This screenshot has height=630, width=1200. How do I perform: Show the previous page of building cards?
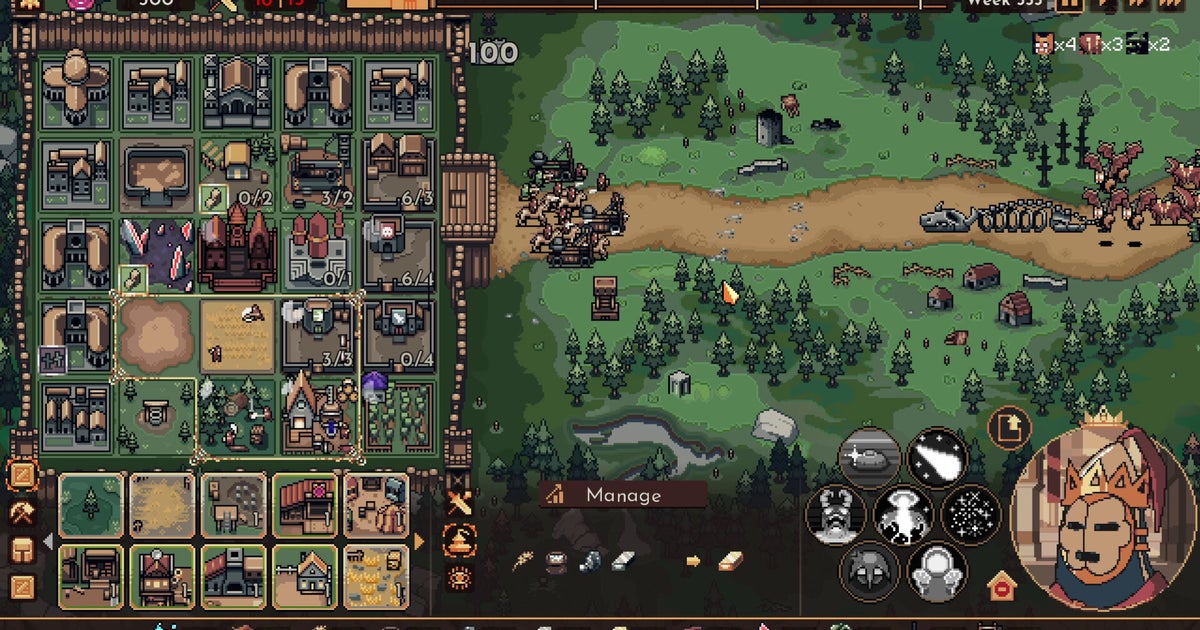47,541
